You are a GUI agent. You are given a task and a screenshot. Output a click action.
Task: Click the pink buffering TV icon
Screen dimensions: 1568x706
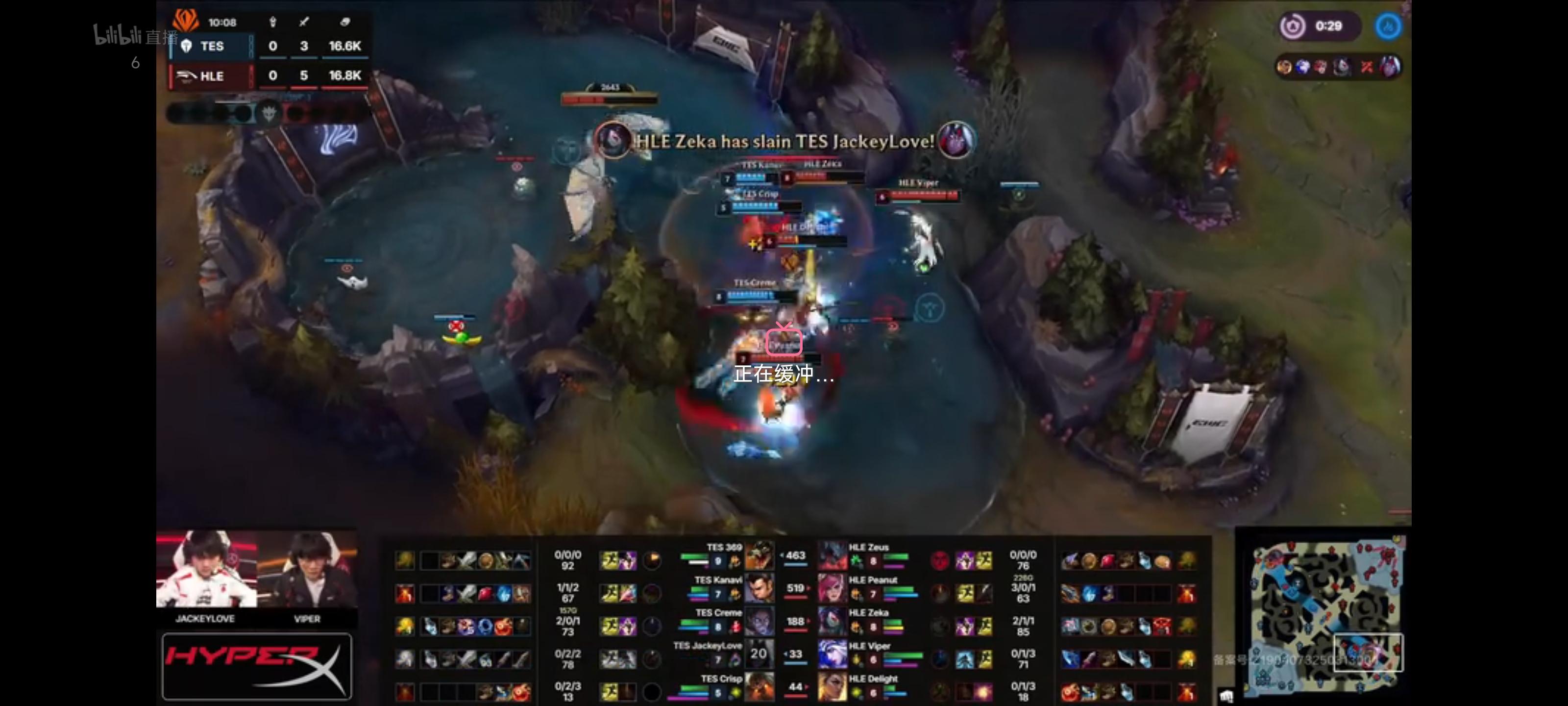click(x=784, y=339)
